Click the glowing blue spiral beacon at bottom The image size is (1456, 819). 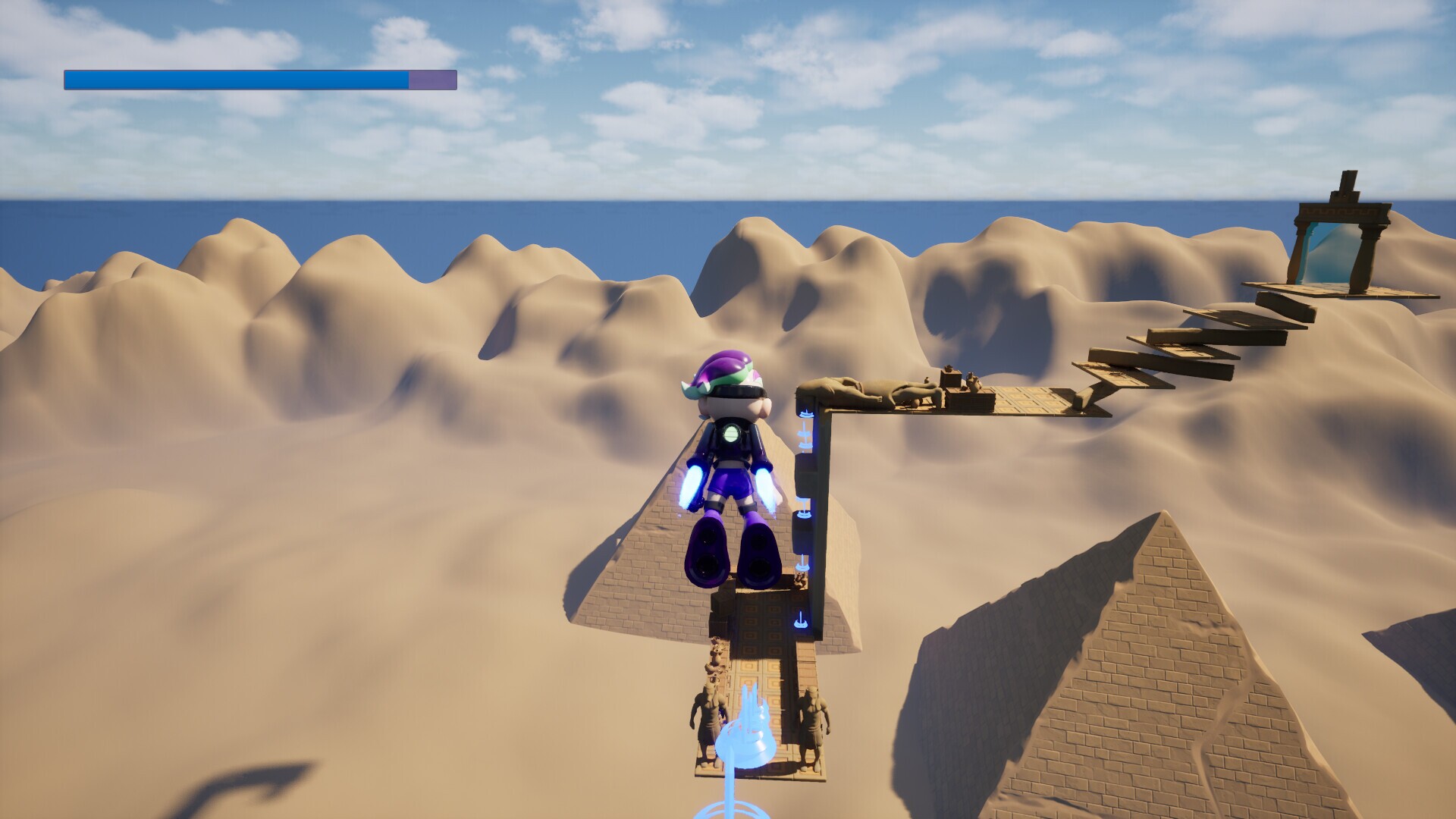pos(743,739)
